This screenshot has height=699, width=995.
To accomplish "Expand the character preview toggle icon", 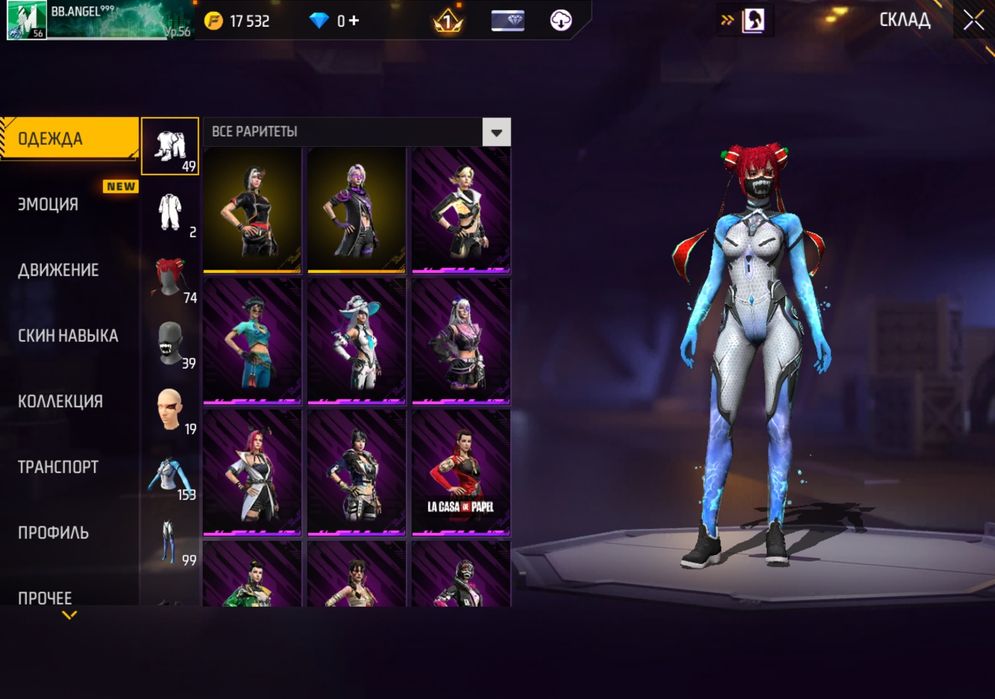I will (745, 20).
